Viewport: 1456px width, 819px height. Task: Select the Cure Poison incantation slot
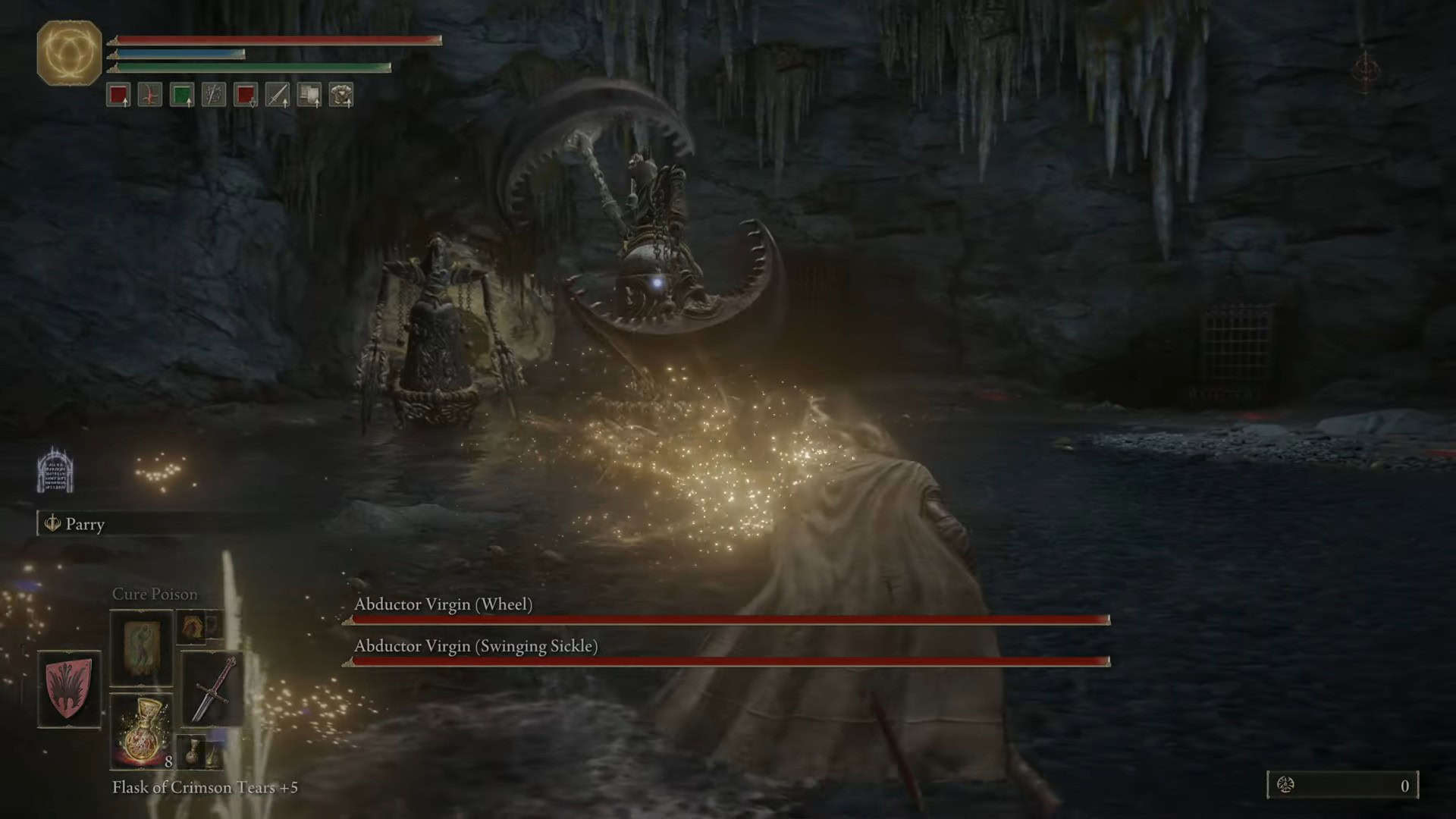[141, 648]
